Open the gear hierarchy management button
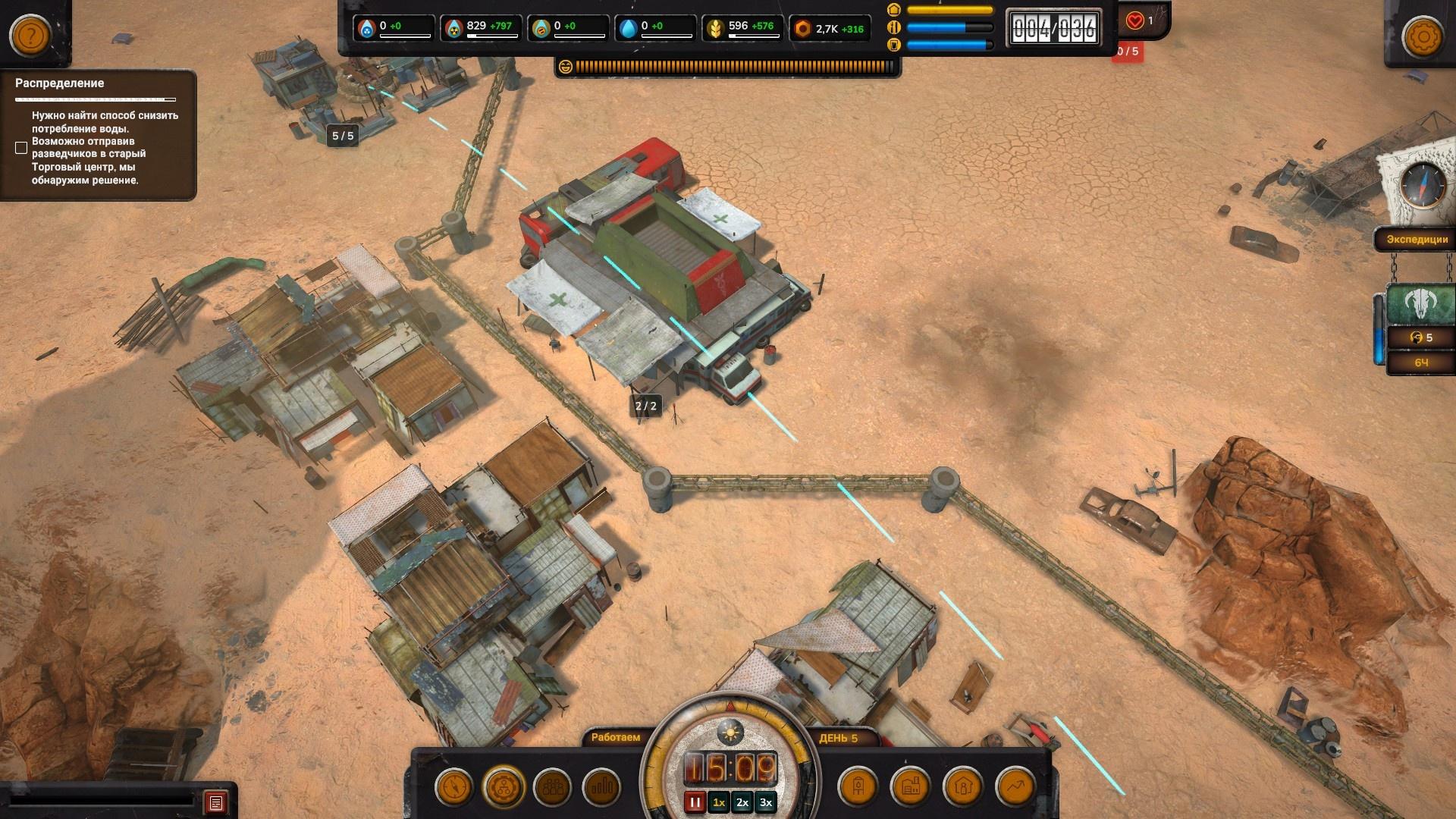The width and height of the screenshot is (1456, 819). (x=504, y=787)
